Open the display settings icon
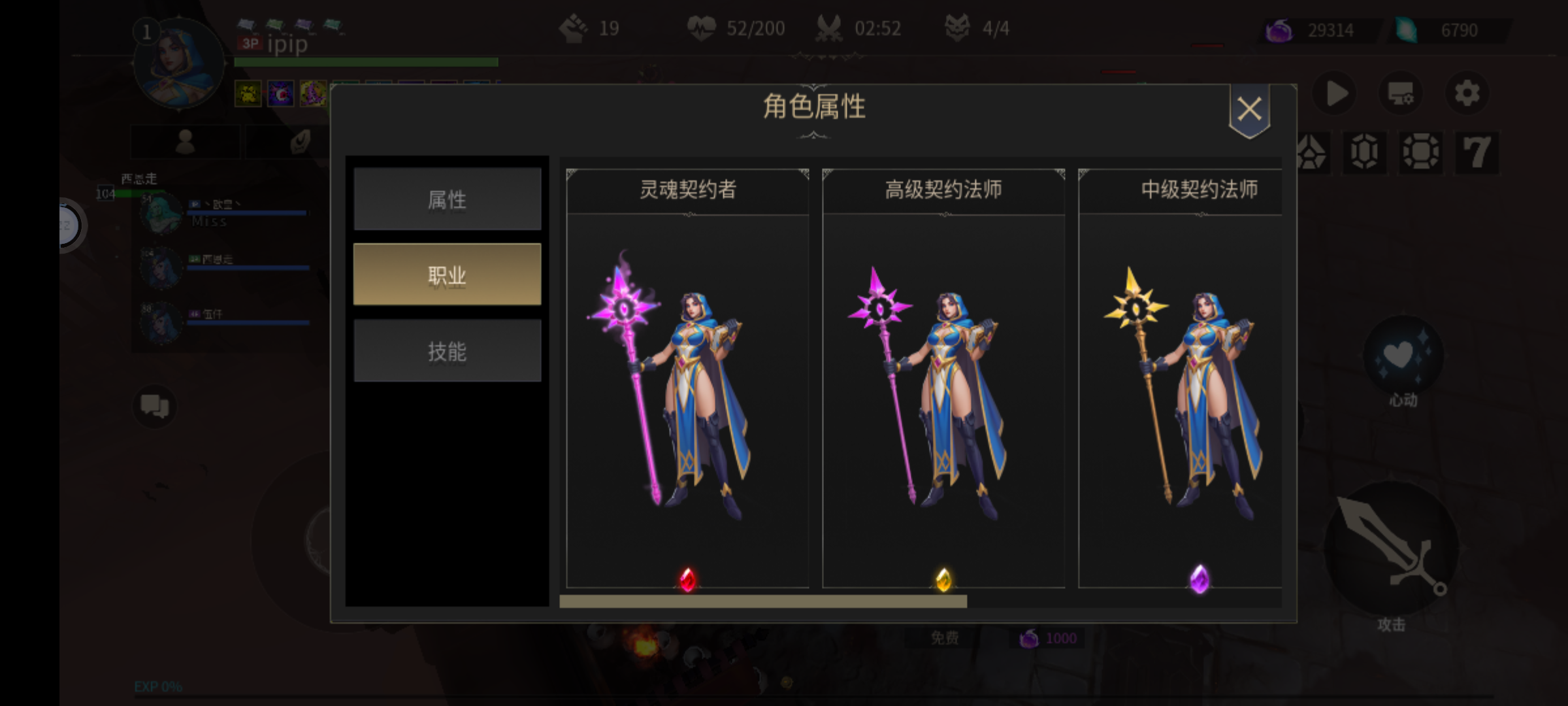The image size is (1568, 706). [1400, 93]
